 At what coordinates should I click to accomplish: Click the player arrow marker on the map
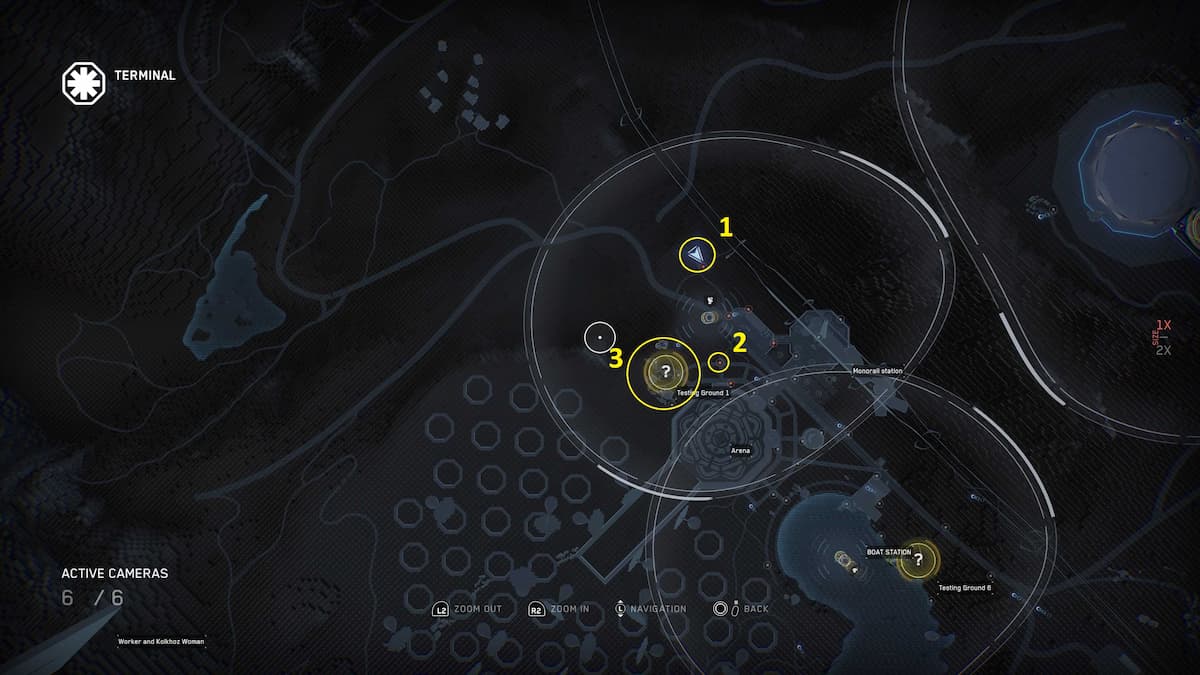point(696,256)
